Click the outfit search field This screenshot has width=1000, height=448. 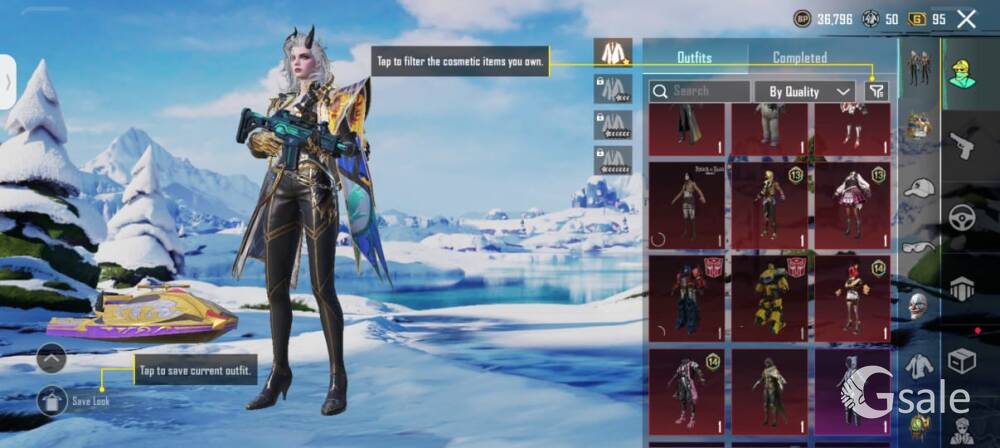(699, 91)
